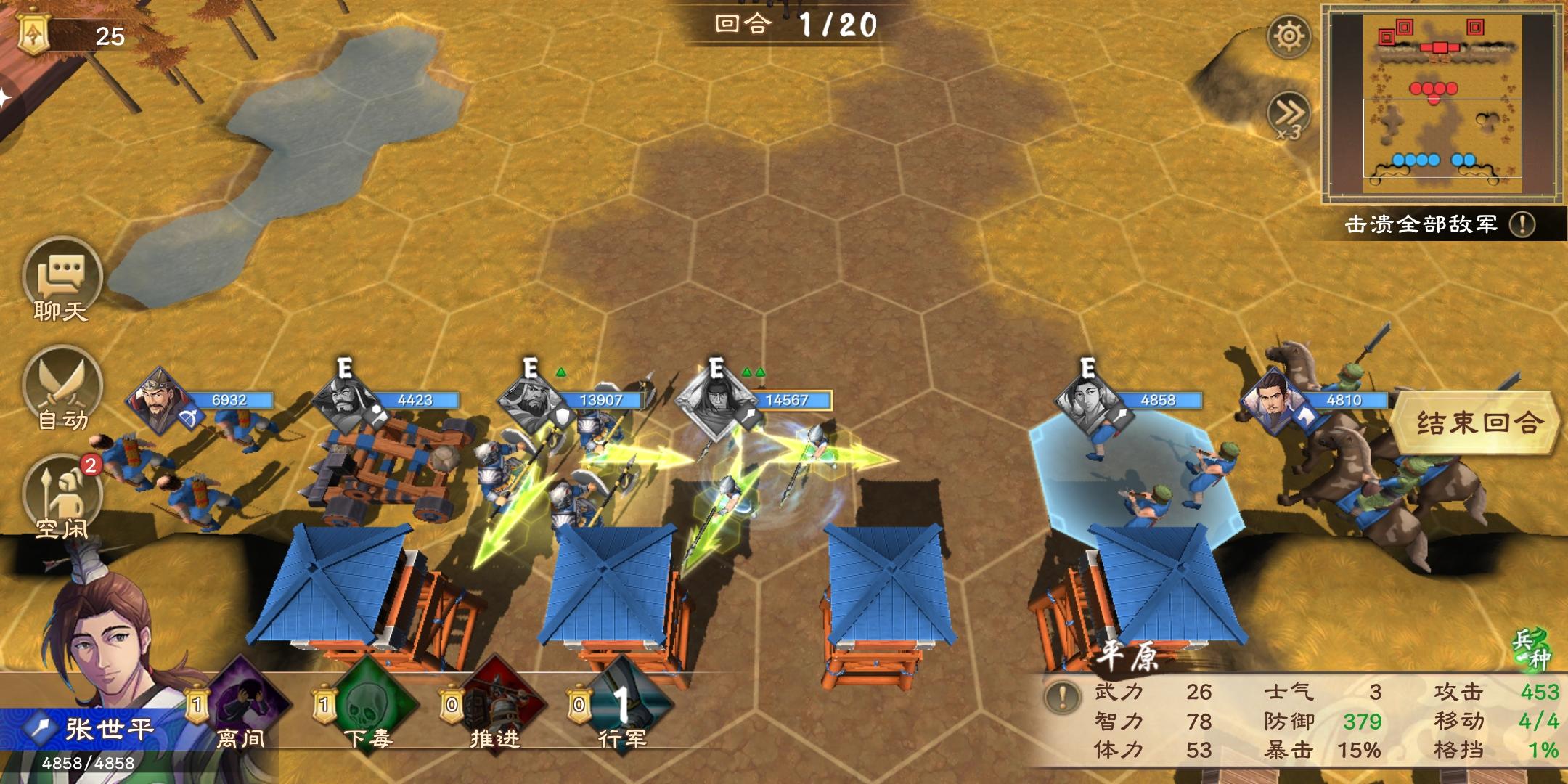Image resolution: width=1568 pixels, height=784 pixels.
Task: View the 兵种 troop type details
Action: pos(1532,648)
